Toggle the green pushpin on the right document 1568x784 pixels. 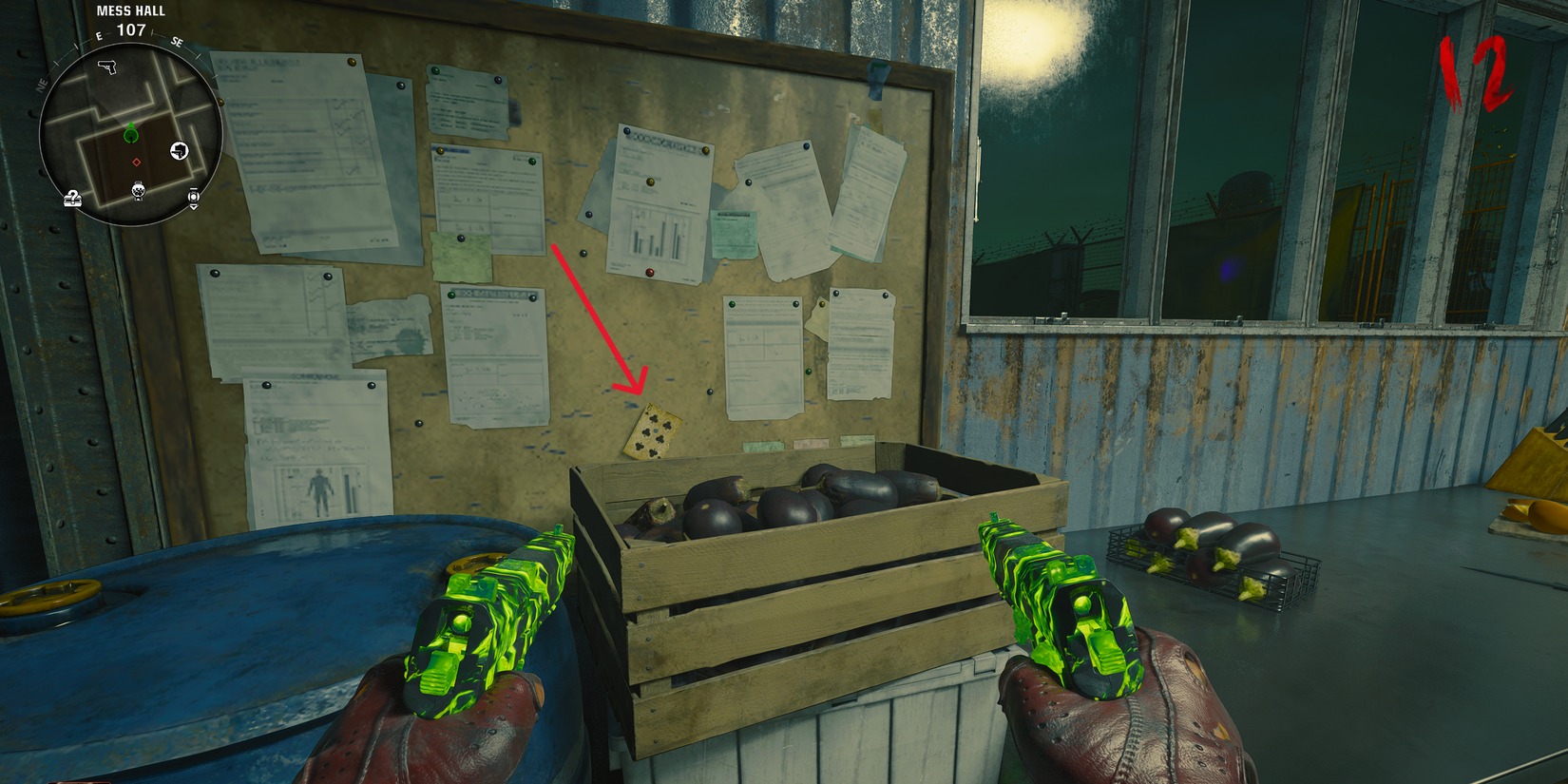click(x=733, y=303)
